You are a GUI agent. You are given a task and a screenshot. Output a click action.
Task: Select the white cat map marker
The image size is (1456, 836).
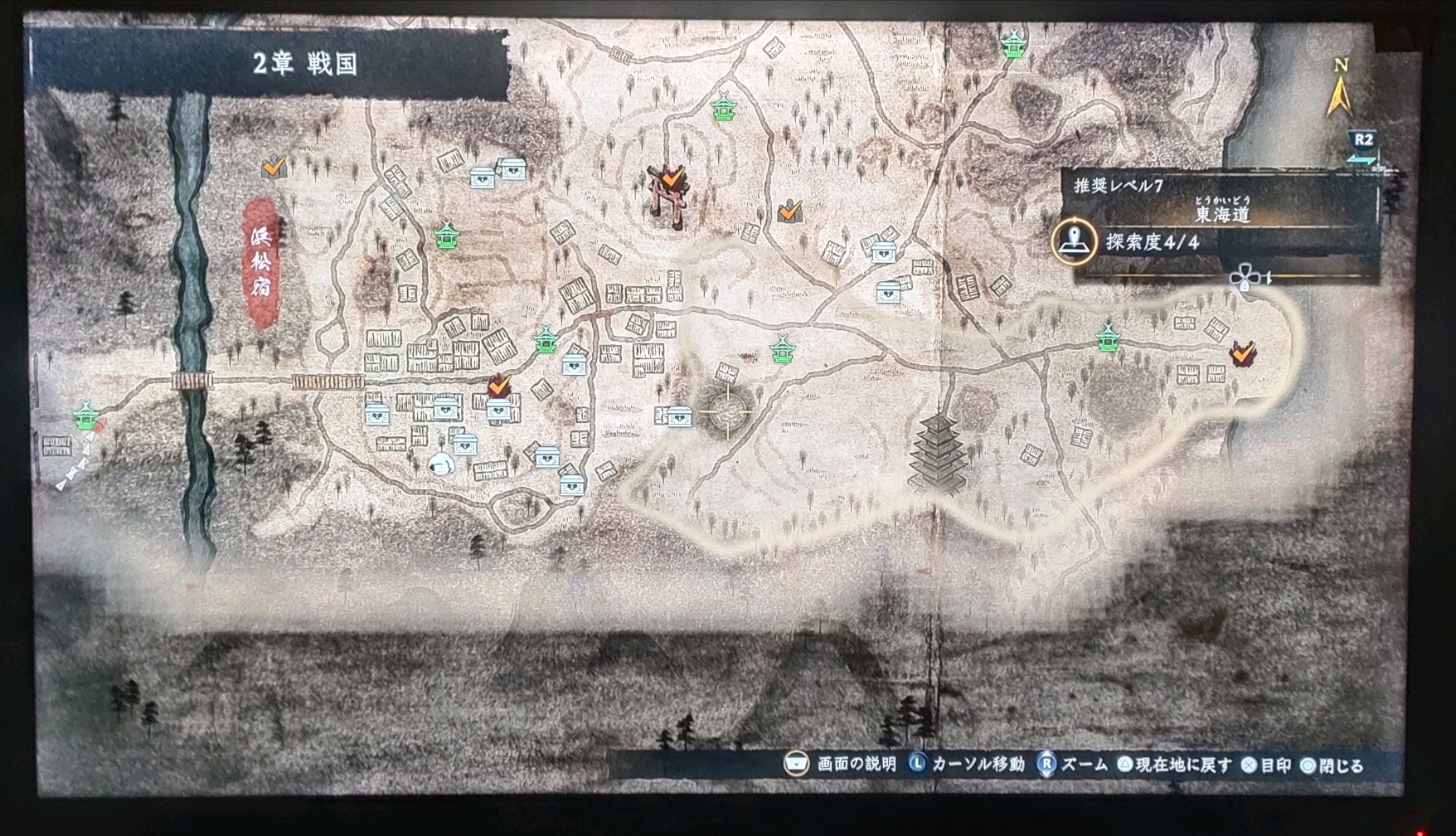(440, 463)
